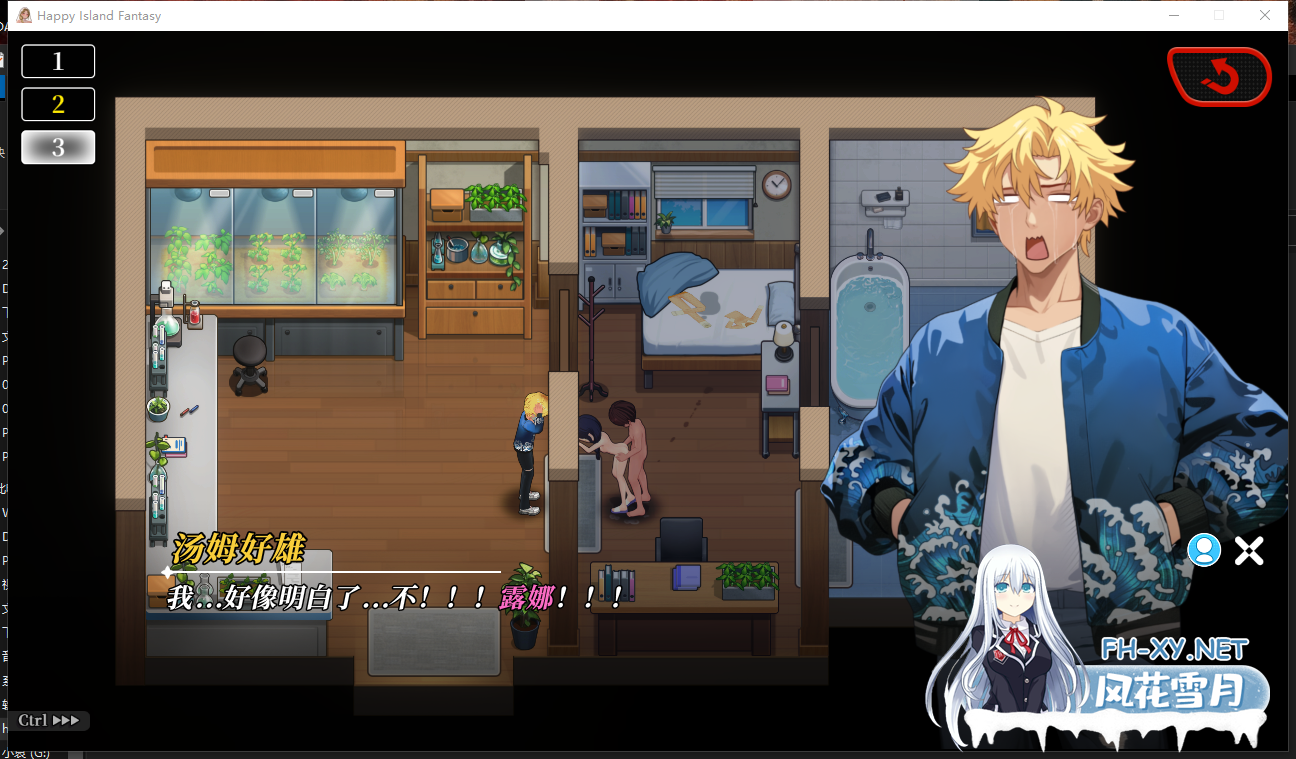Minimize the Happy Island Fantasy window
1296x759 pixels.
click(1173, 15)
